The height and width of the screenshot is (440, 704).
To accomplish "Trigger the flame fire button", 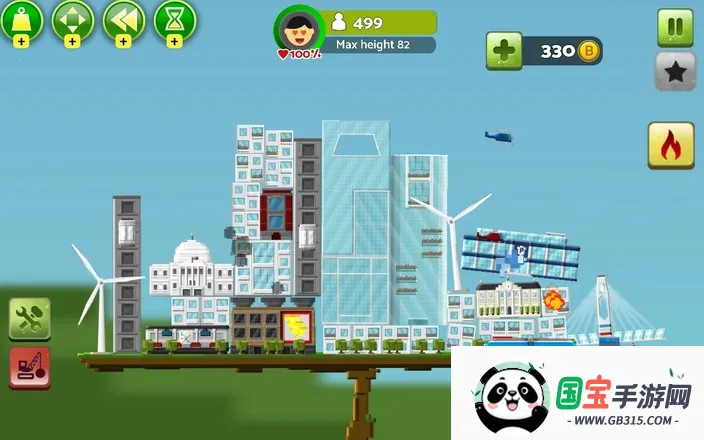I will click(671, 146).
